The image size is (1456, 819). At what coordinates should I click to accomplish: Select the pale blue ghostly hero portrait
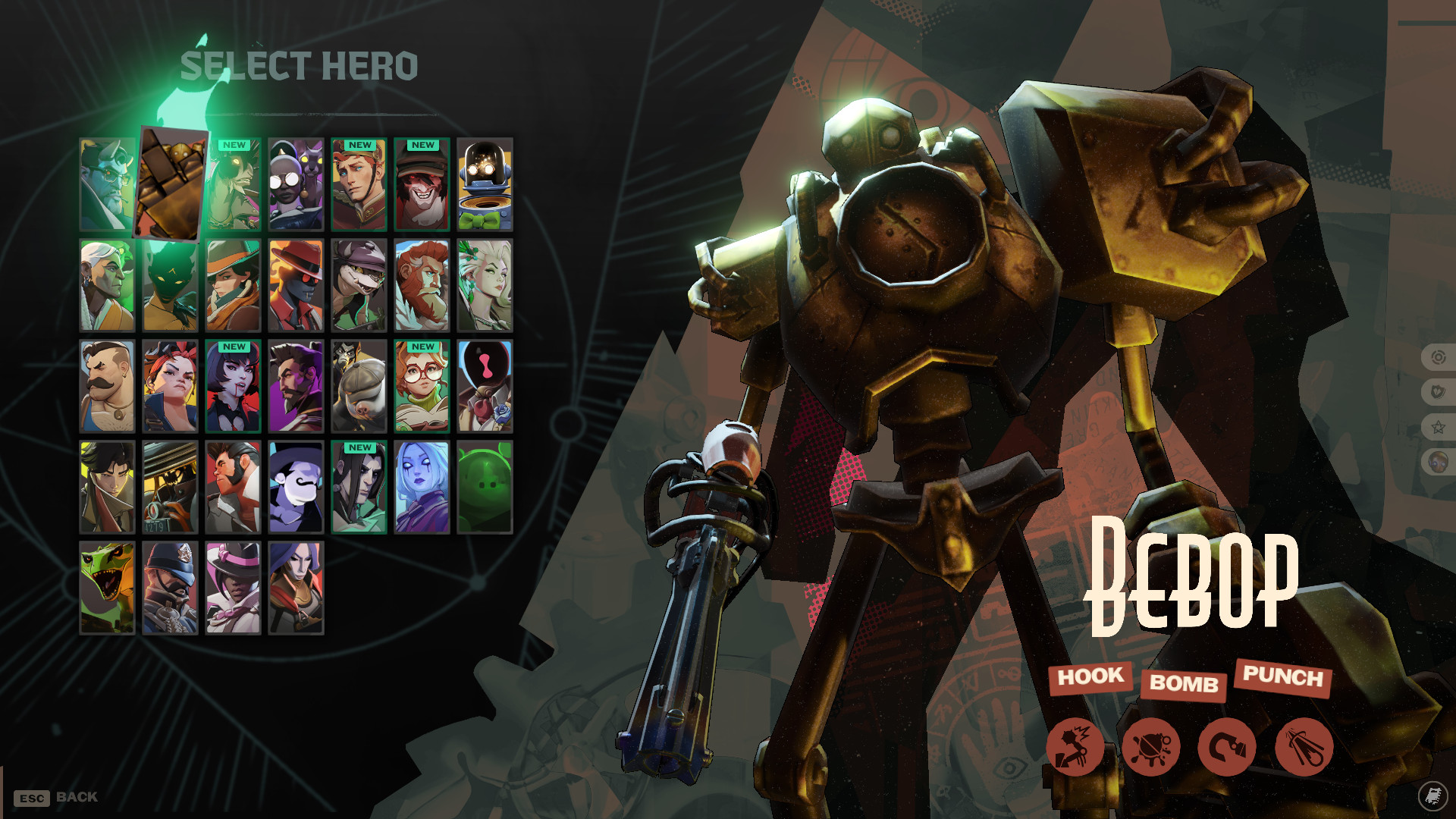coord(423,489)
